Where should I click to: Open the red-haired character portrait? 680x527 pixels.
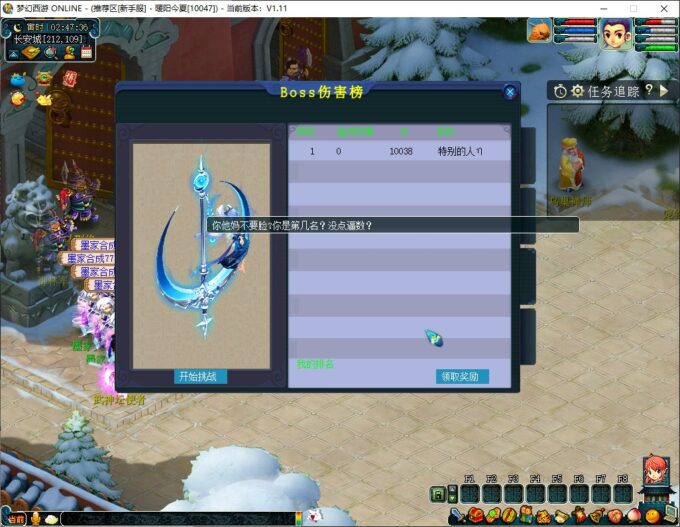656,470
